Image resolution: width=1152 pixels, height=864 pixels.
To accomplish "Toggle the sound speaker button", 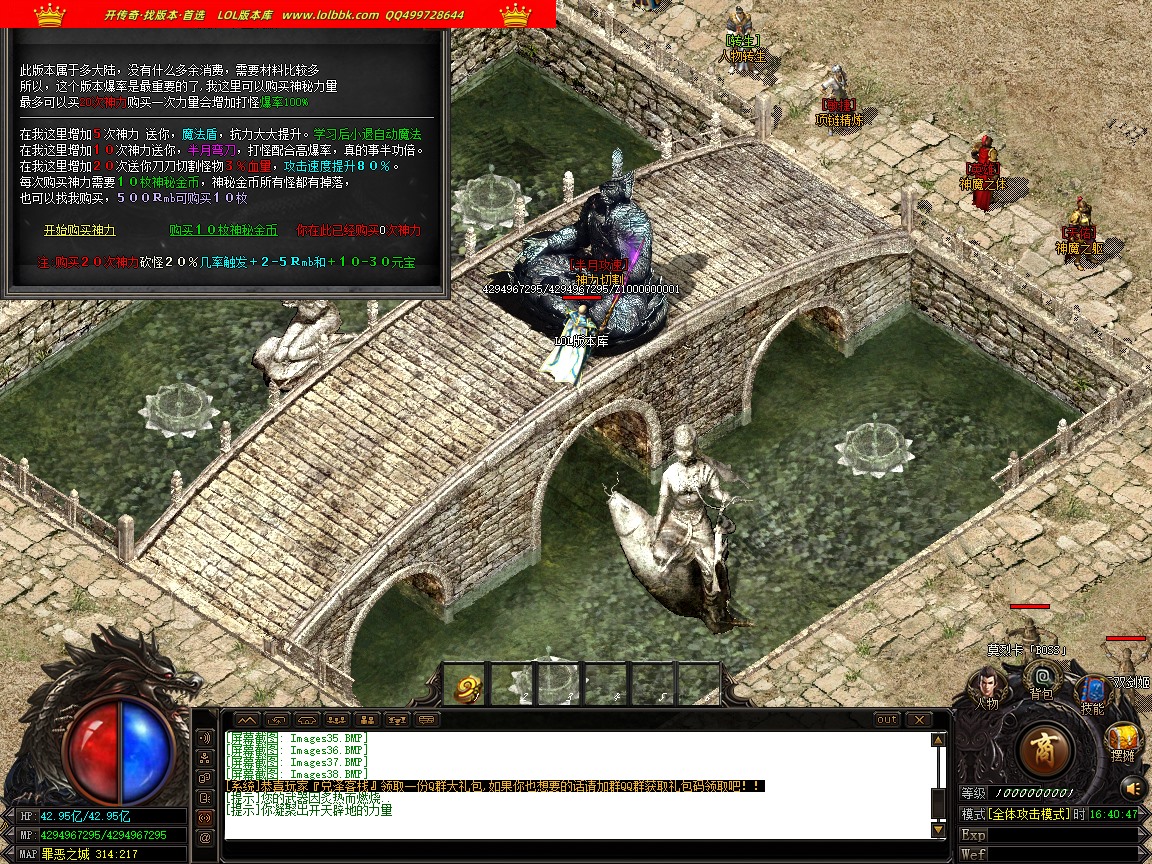I will tap(1132, 789).
